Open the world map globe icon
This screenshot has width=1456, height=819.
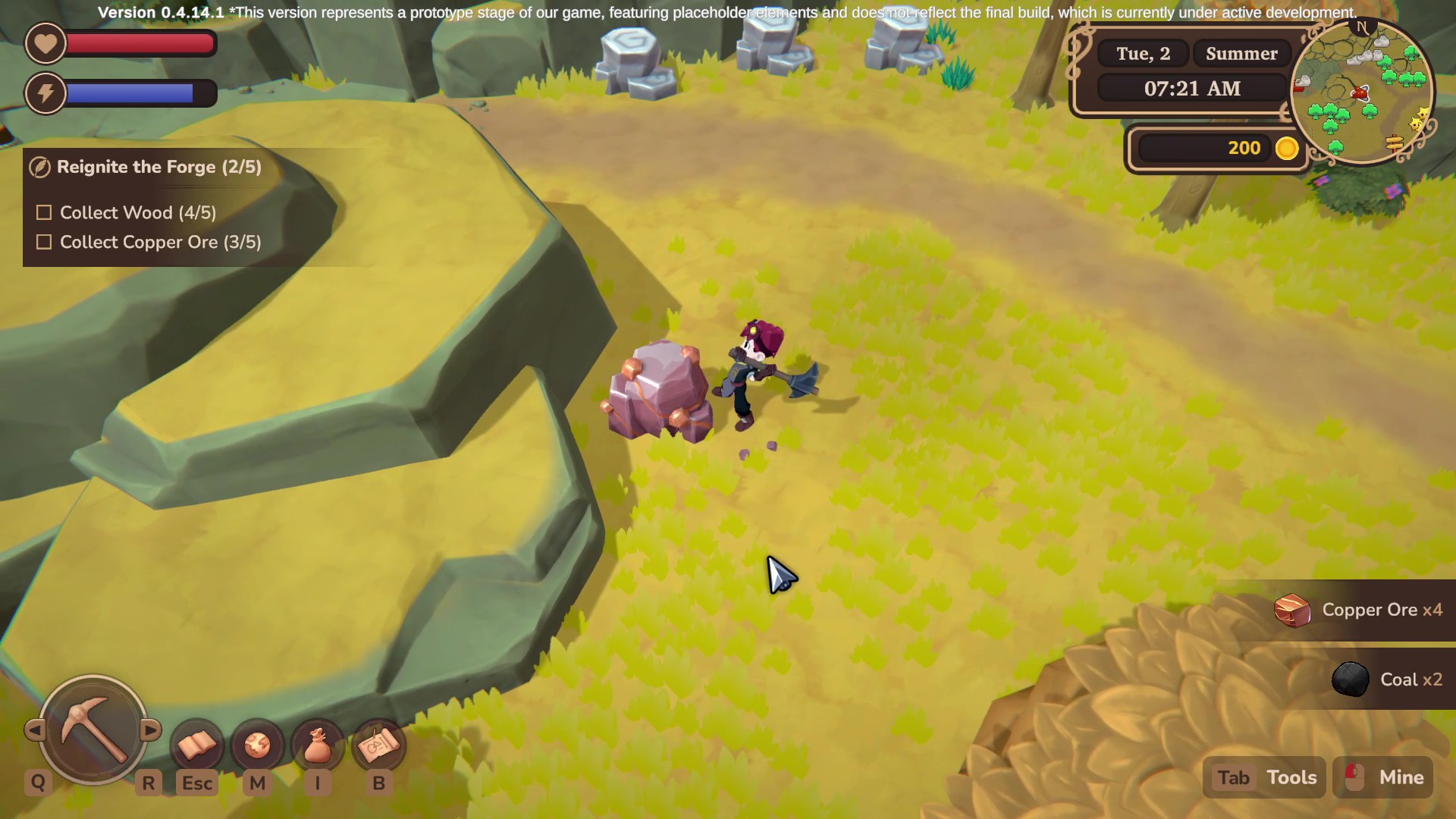(x=257, y=745)
